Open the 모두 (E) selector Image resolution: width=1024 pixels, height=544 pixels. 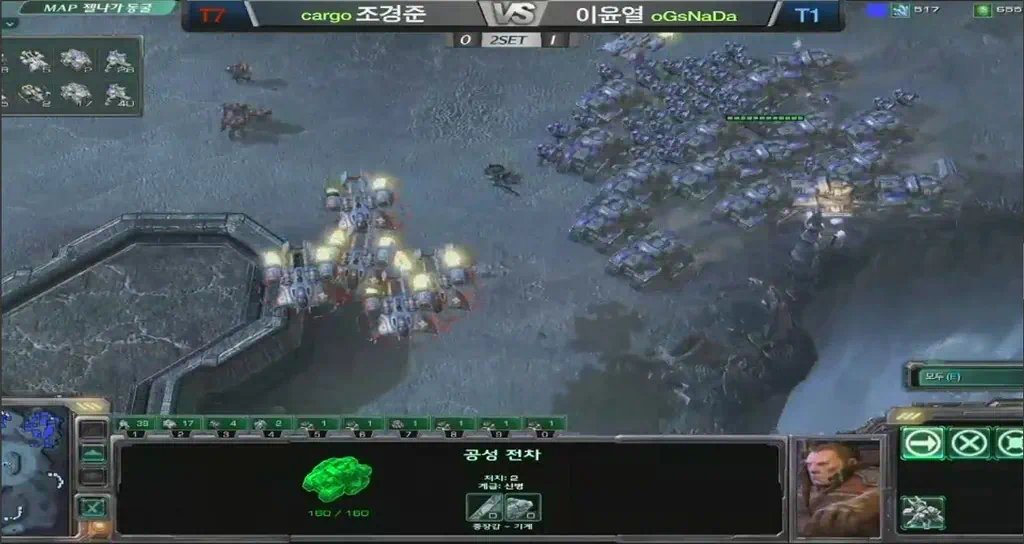click(961, 376)
